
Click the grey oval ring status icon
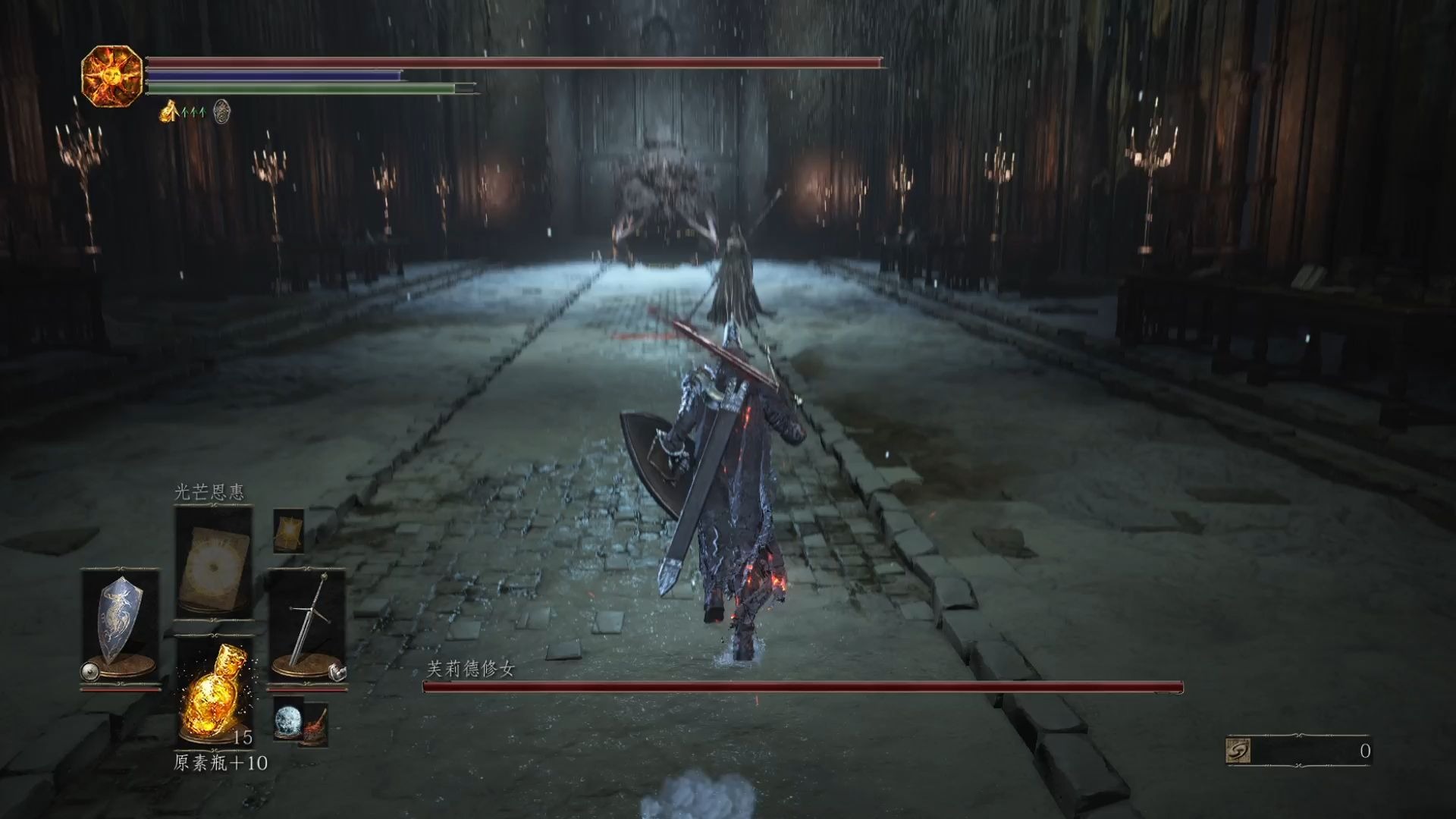(221, 111)
